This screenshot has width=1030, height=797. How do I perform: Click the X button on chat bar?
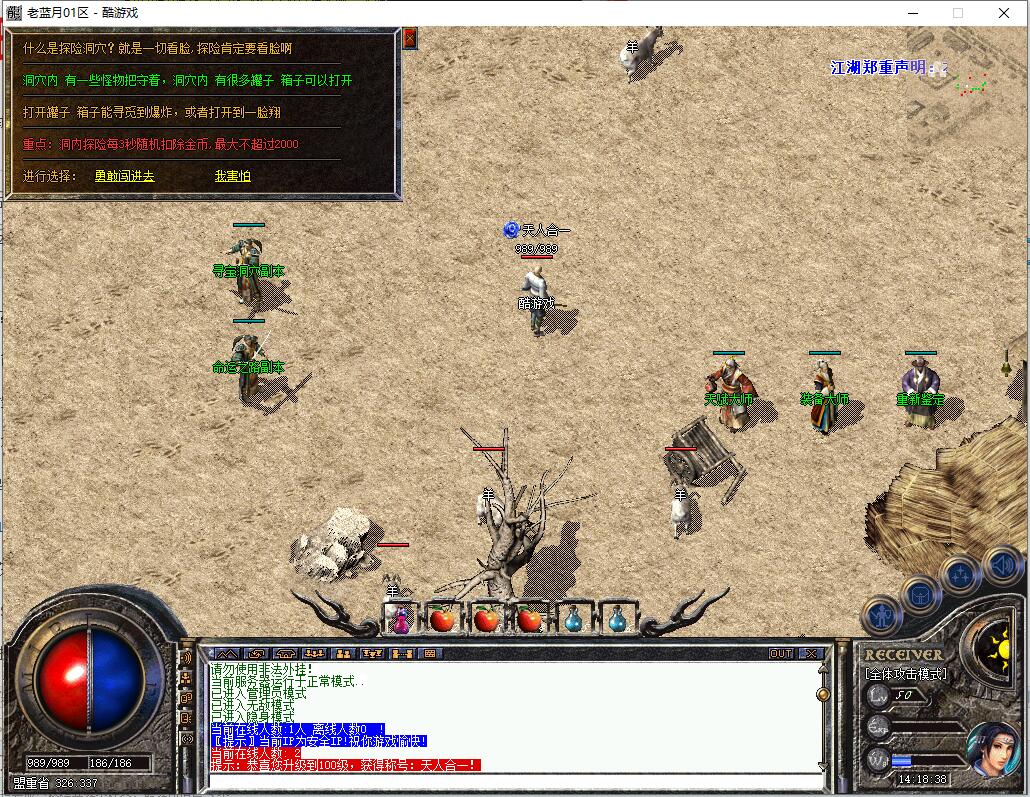tap(810, 653)
